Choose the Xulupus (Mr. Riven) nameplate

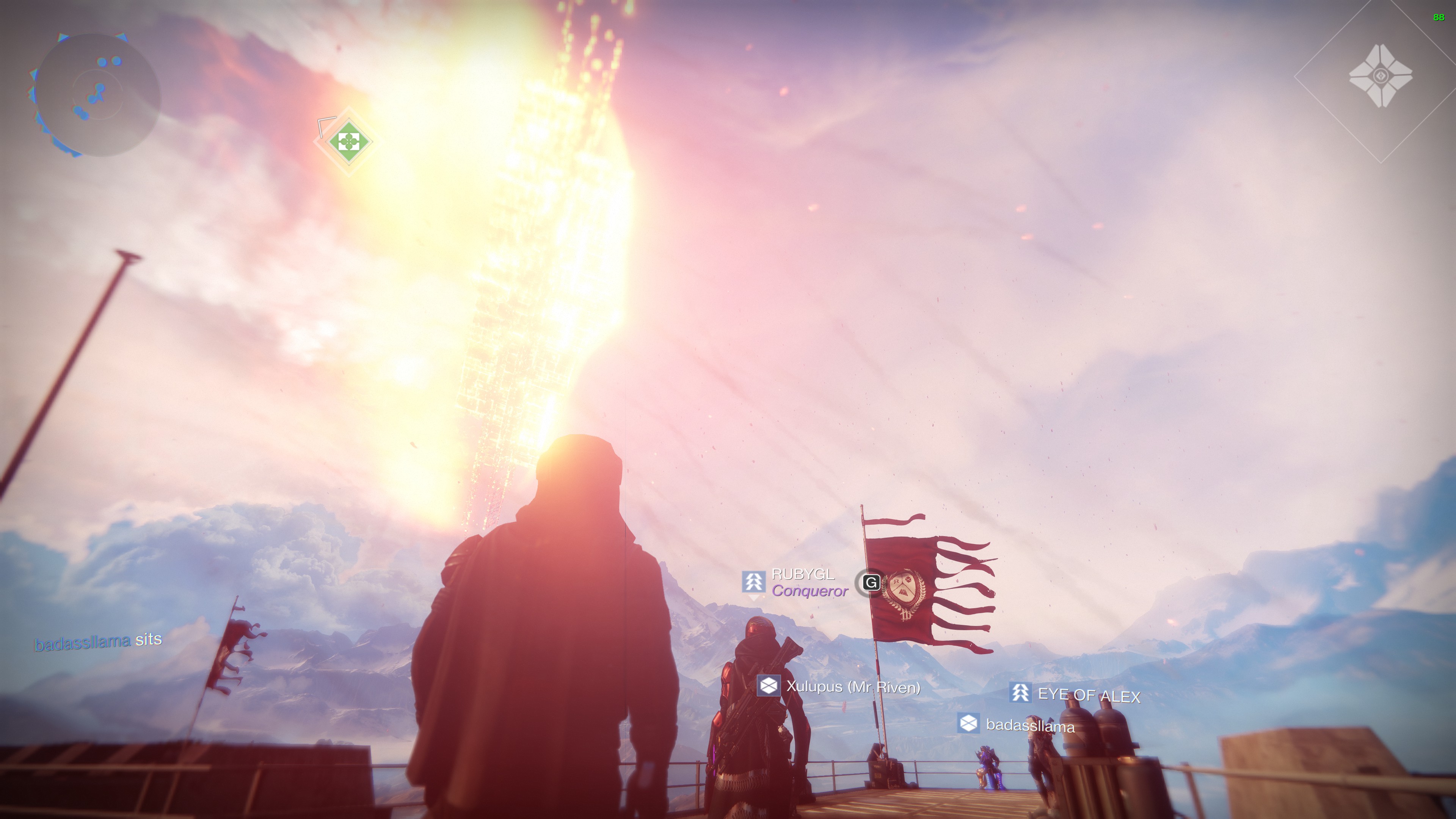pos(839,687)
